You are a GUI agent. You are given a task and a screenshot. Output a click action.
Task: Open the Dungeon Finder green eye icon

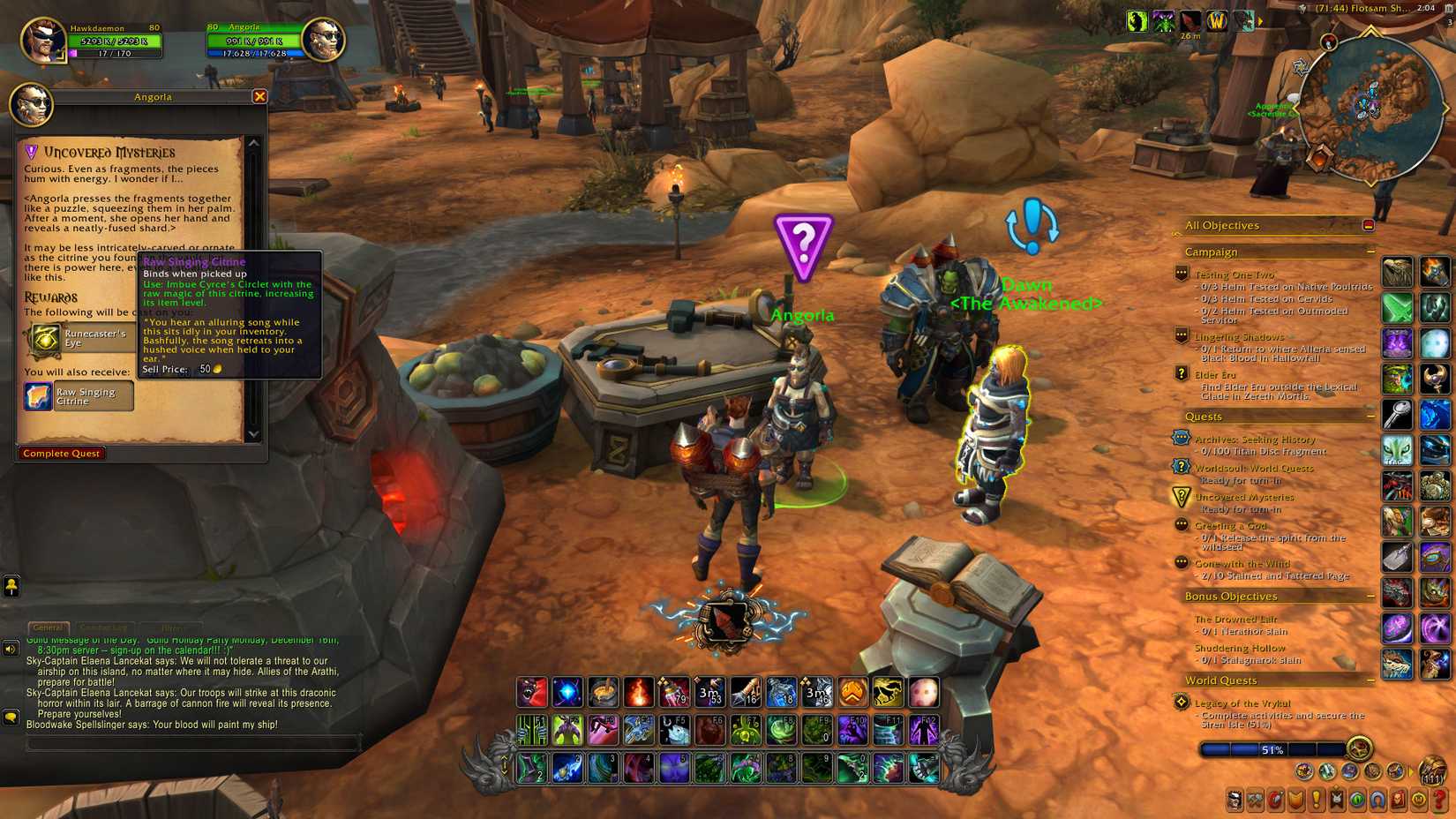tap(1357, 800)
